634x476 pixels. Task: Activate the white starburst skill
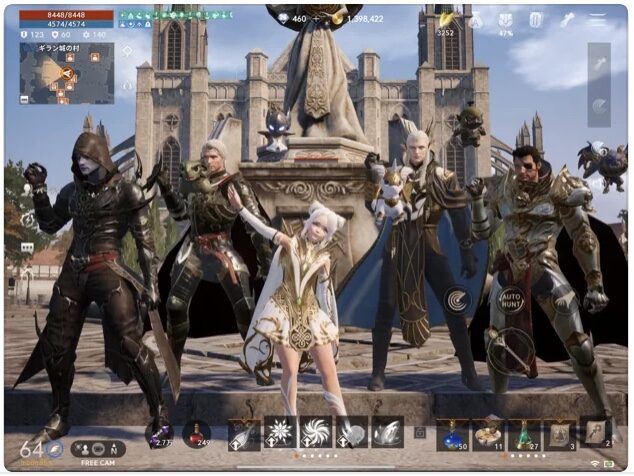pyautogui.click(x=280, y=432)
